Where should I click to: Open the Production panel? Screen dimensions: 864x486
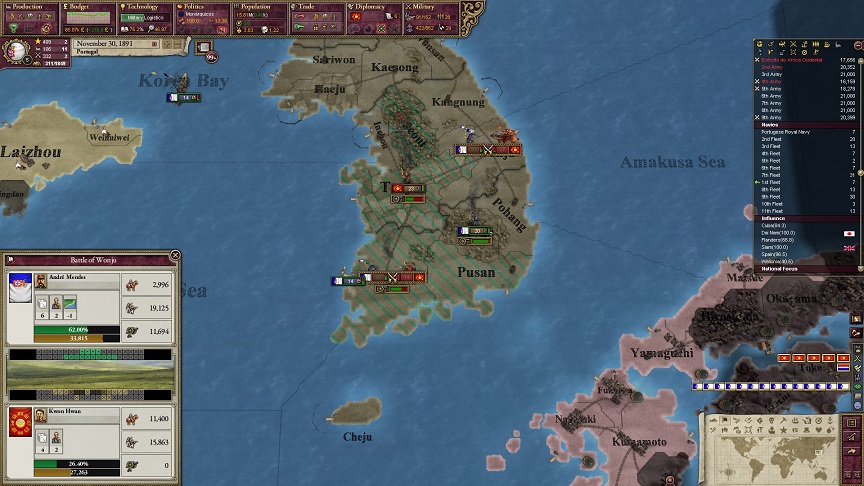point(29,6)
